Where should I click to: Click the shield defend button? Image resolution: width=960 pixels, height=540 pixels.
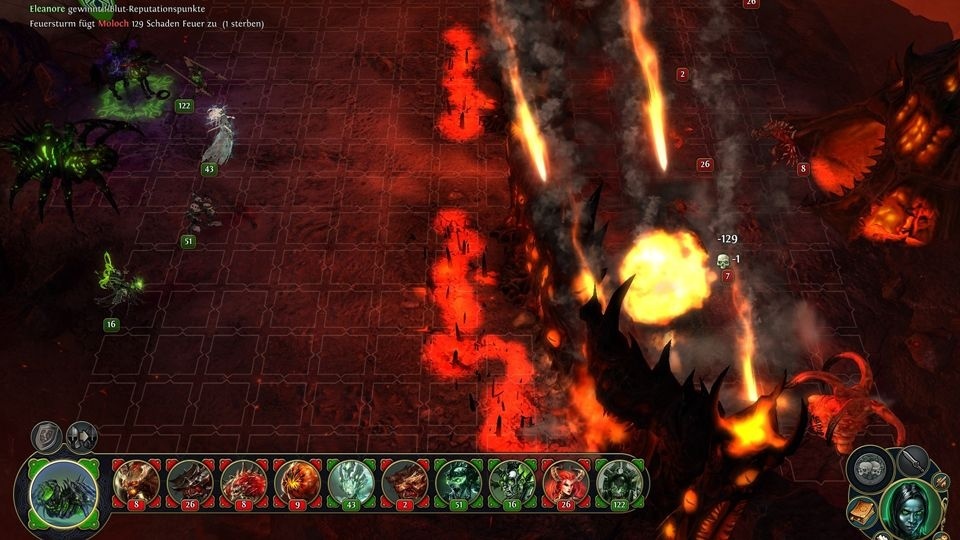pos(48,436)
